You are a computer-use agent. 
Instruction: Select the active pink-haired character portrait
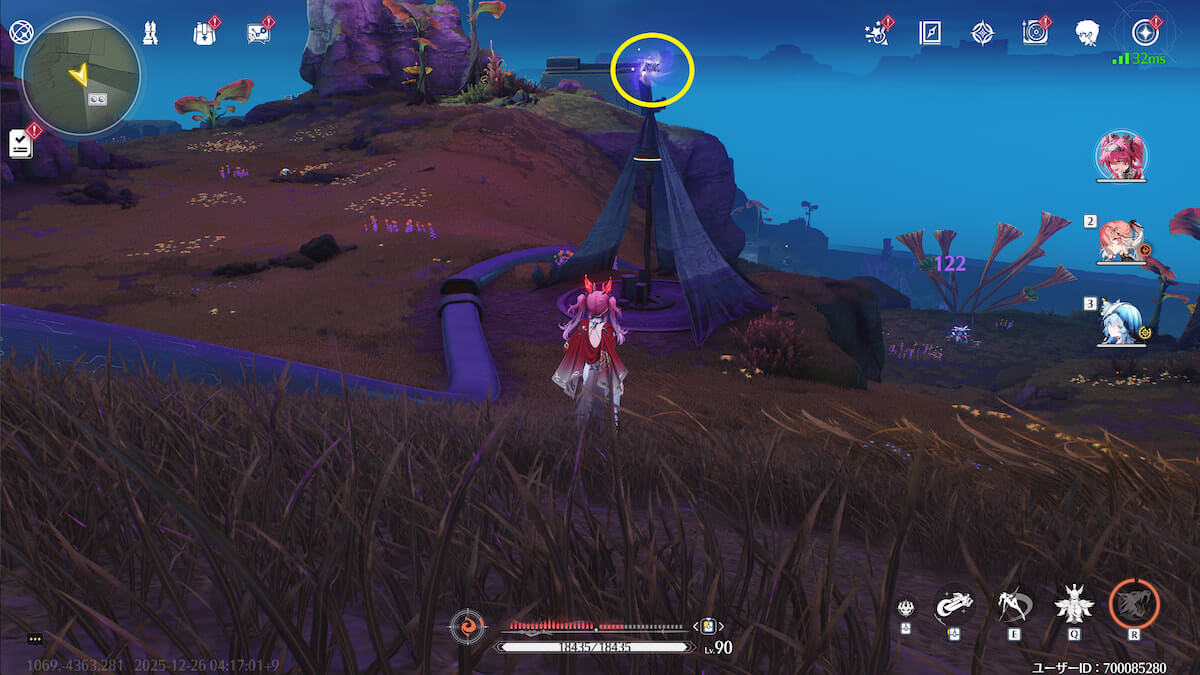pyautogui.click(x=1121, y=157)
